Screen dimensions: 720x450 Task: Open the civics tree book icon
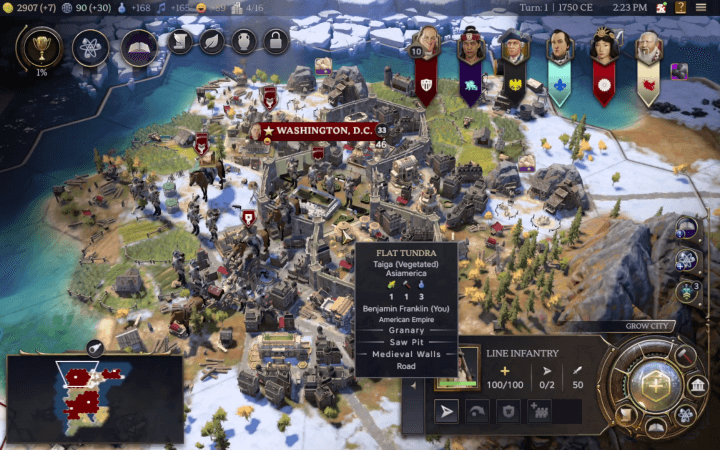pyautogui.click(x=140, y=46)
